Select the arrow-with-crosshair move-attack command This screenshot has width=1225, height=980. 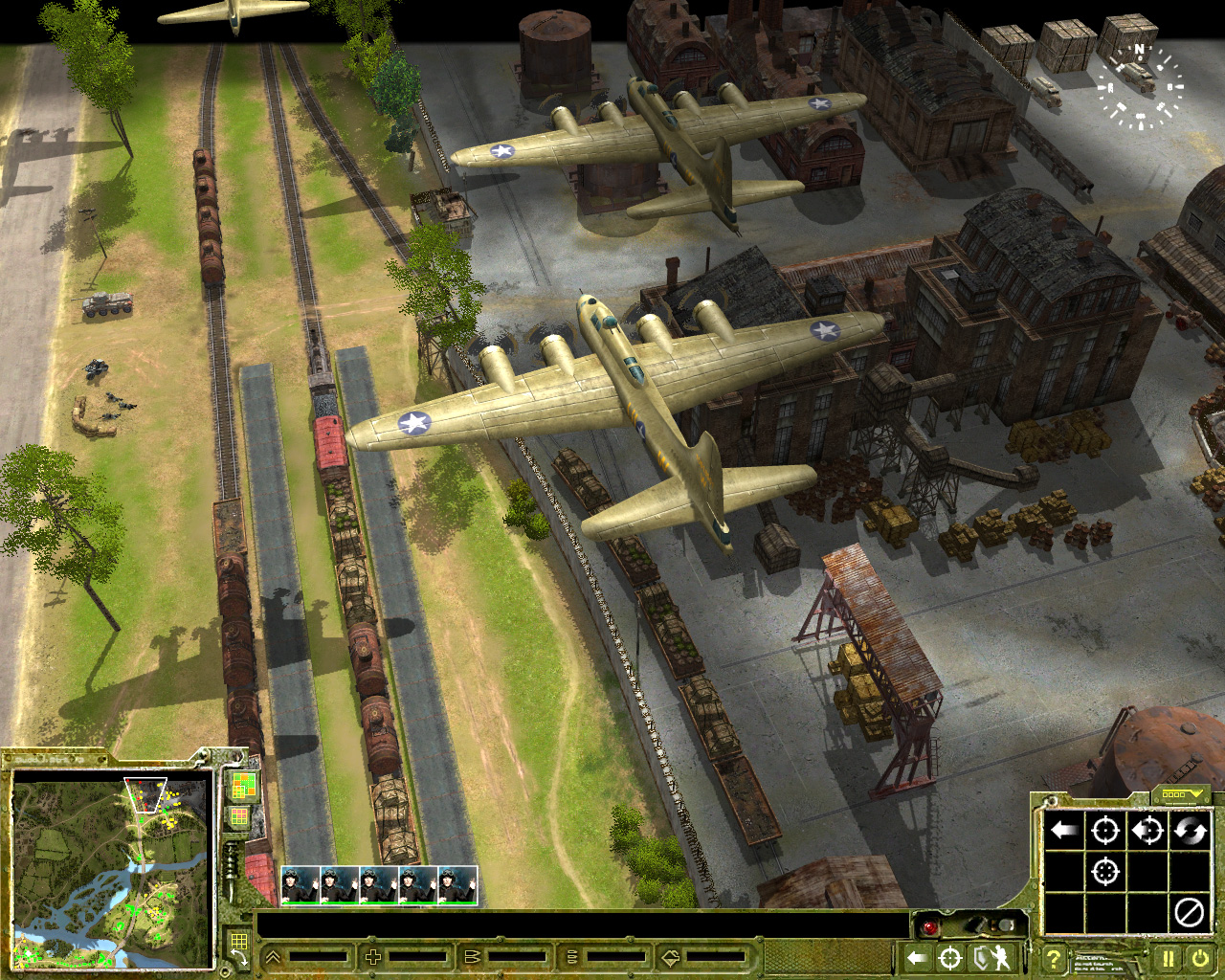[x=1147, y=830]
